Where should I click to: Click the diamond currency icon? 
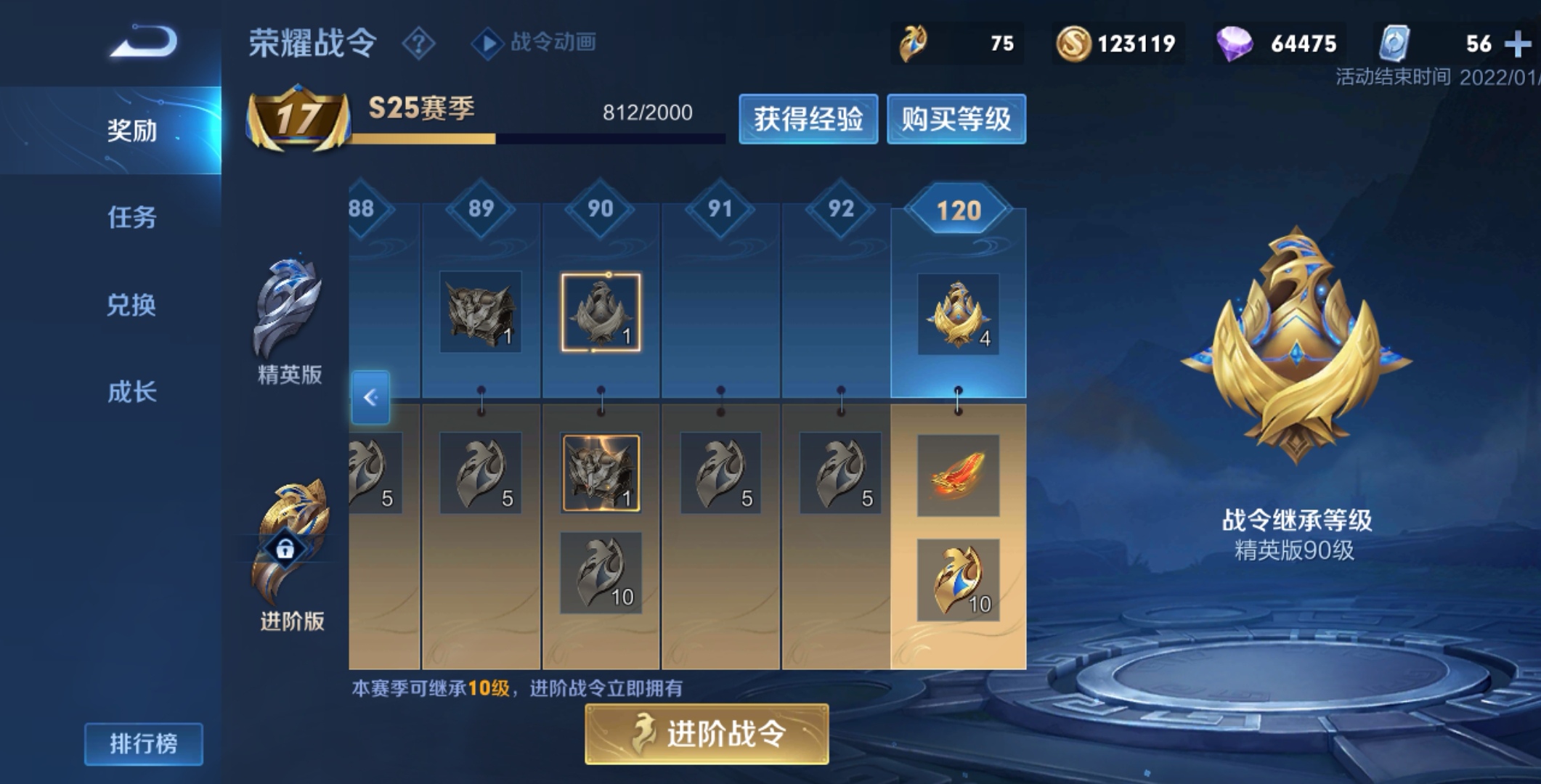point(1234,42)
